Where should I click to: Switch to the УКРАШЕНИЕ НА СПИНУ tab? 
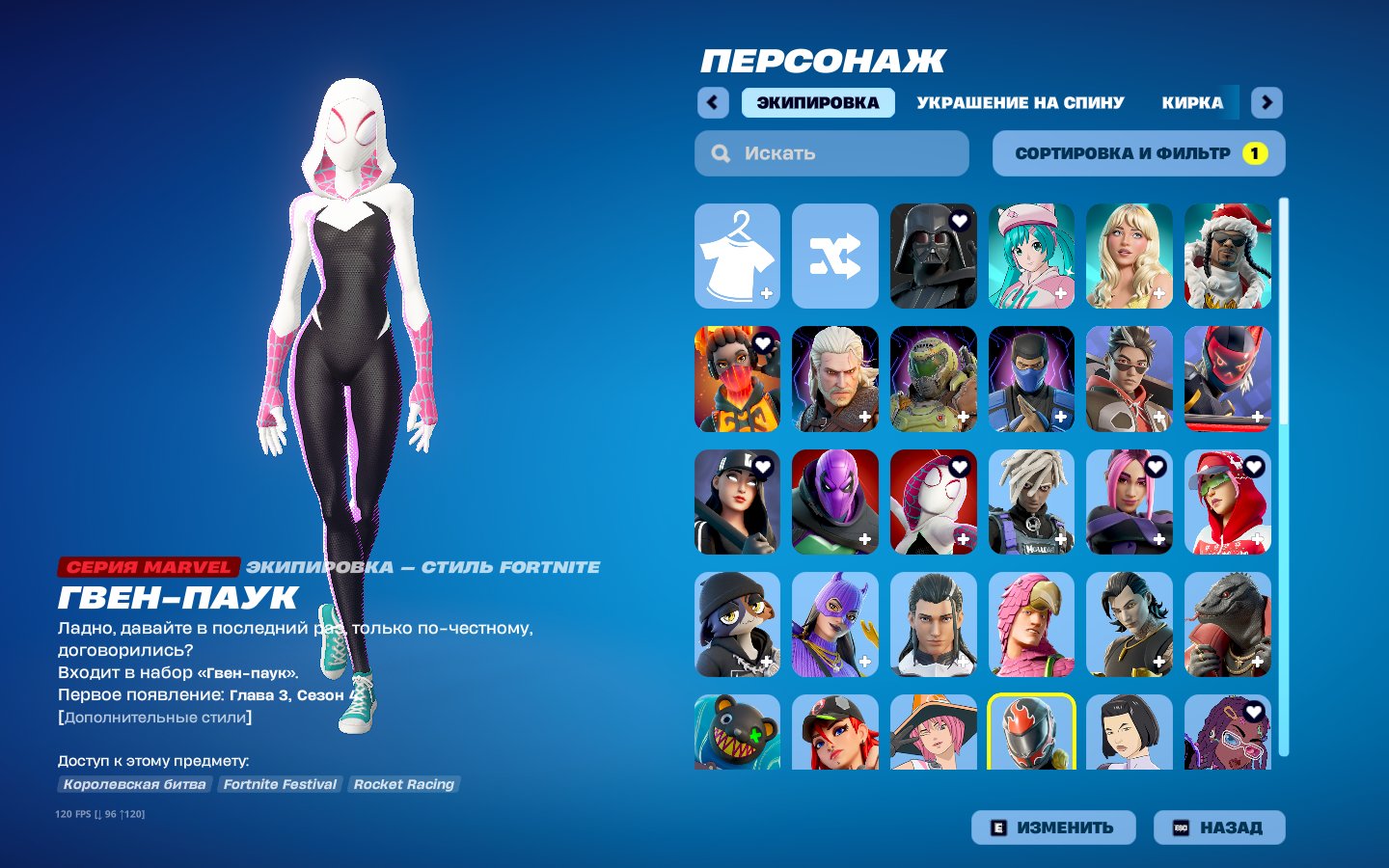[1020, 102]
